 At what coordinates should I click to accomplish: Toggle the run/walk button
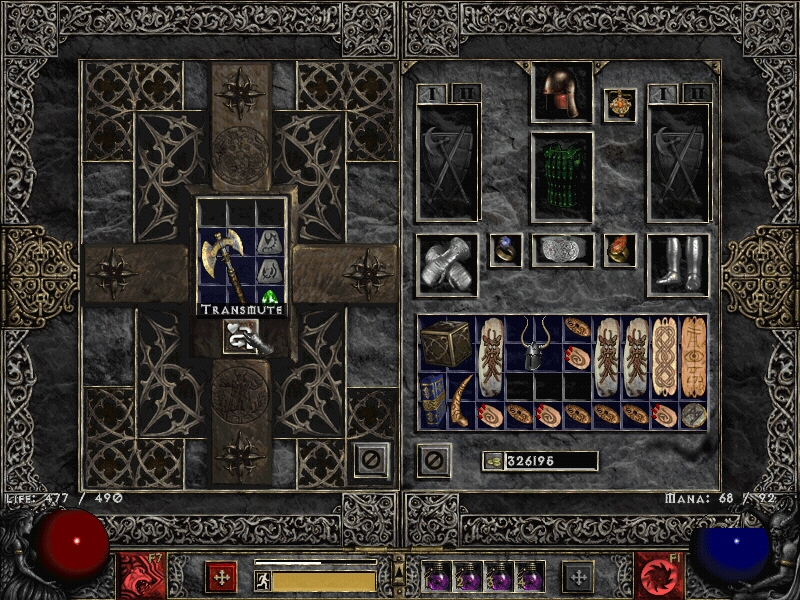pyautogui.click(x=264, y=581)
